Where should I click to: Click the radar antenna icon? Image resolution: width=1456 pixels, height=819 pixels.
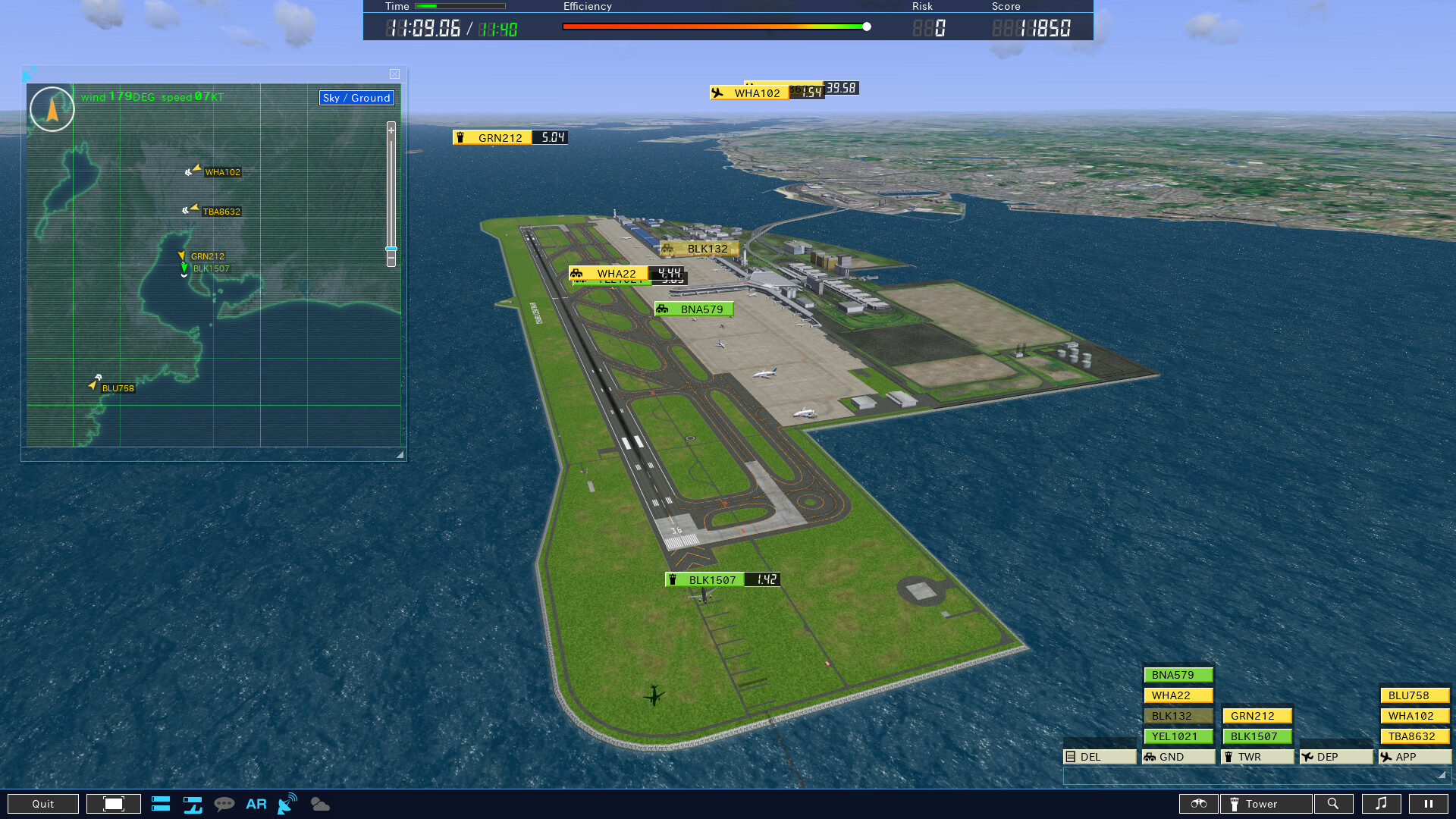point(286,804)
